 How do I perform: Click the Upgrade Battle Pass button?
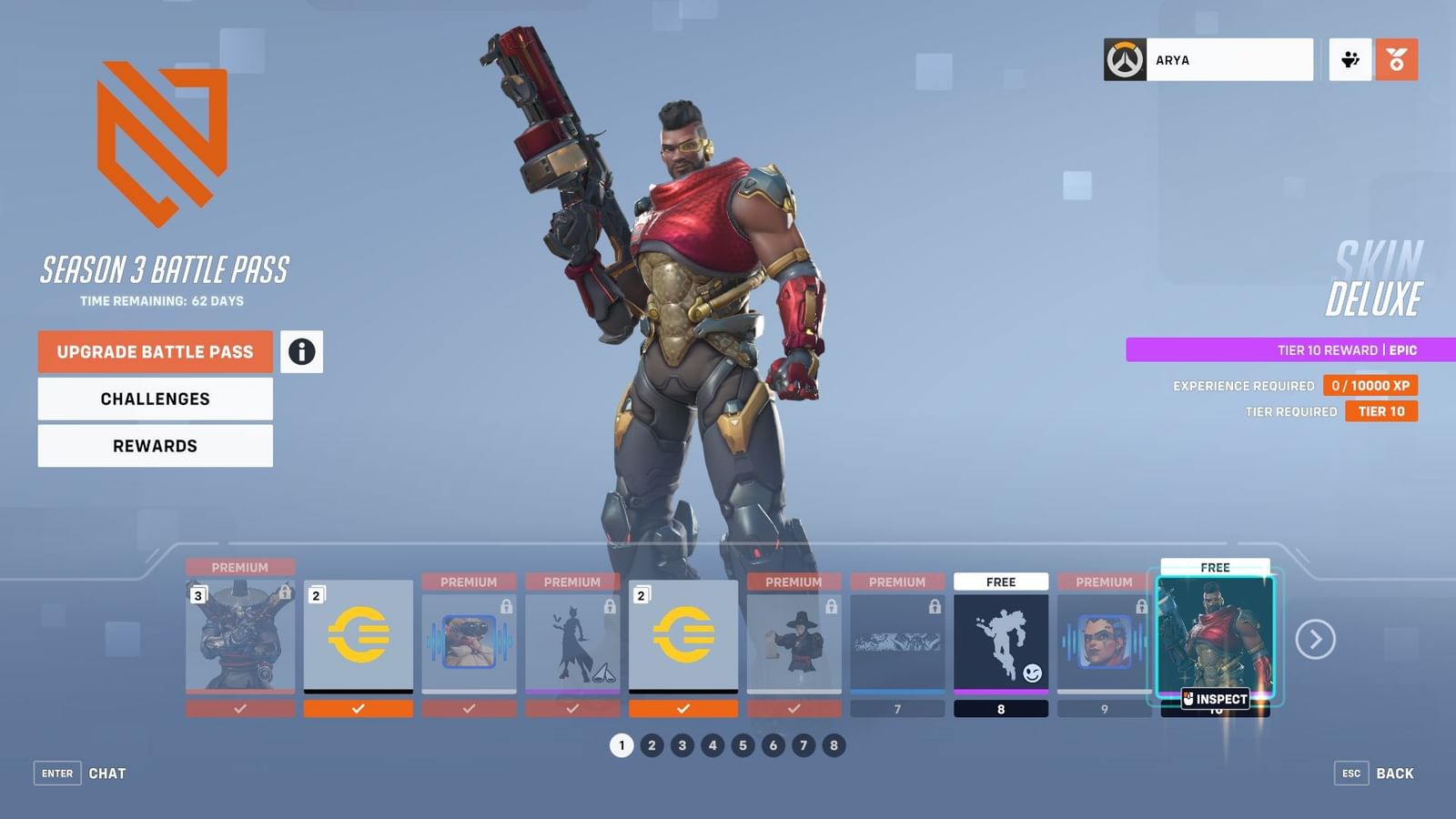pyautogui.click(x=154, y=351)
